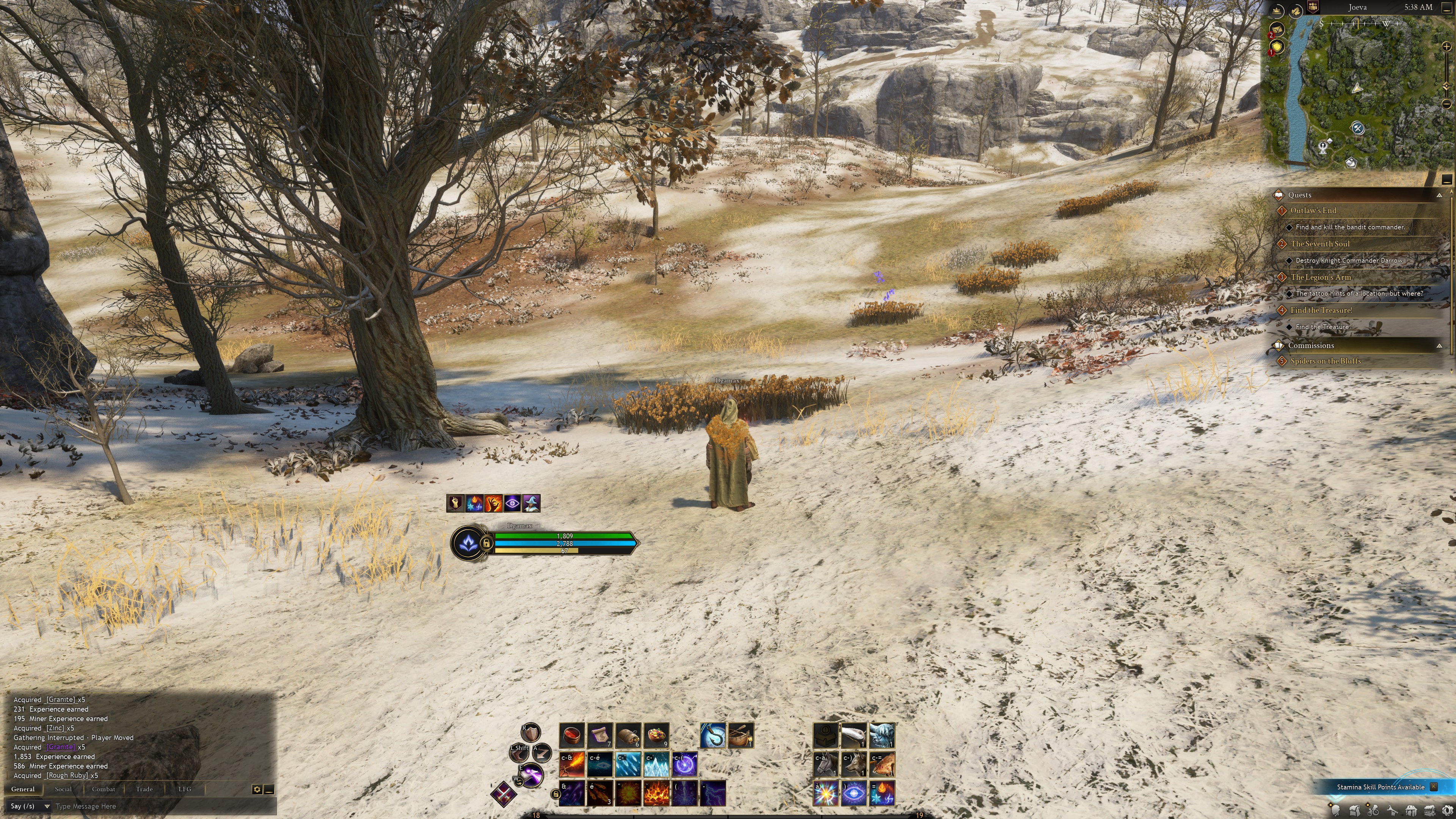Open the Say channel dropdown
Screen dimensions: 1456x819
click(x=30, y=806)
